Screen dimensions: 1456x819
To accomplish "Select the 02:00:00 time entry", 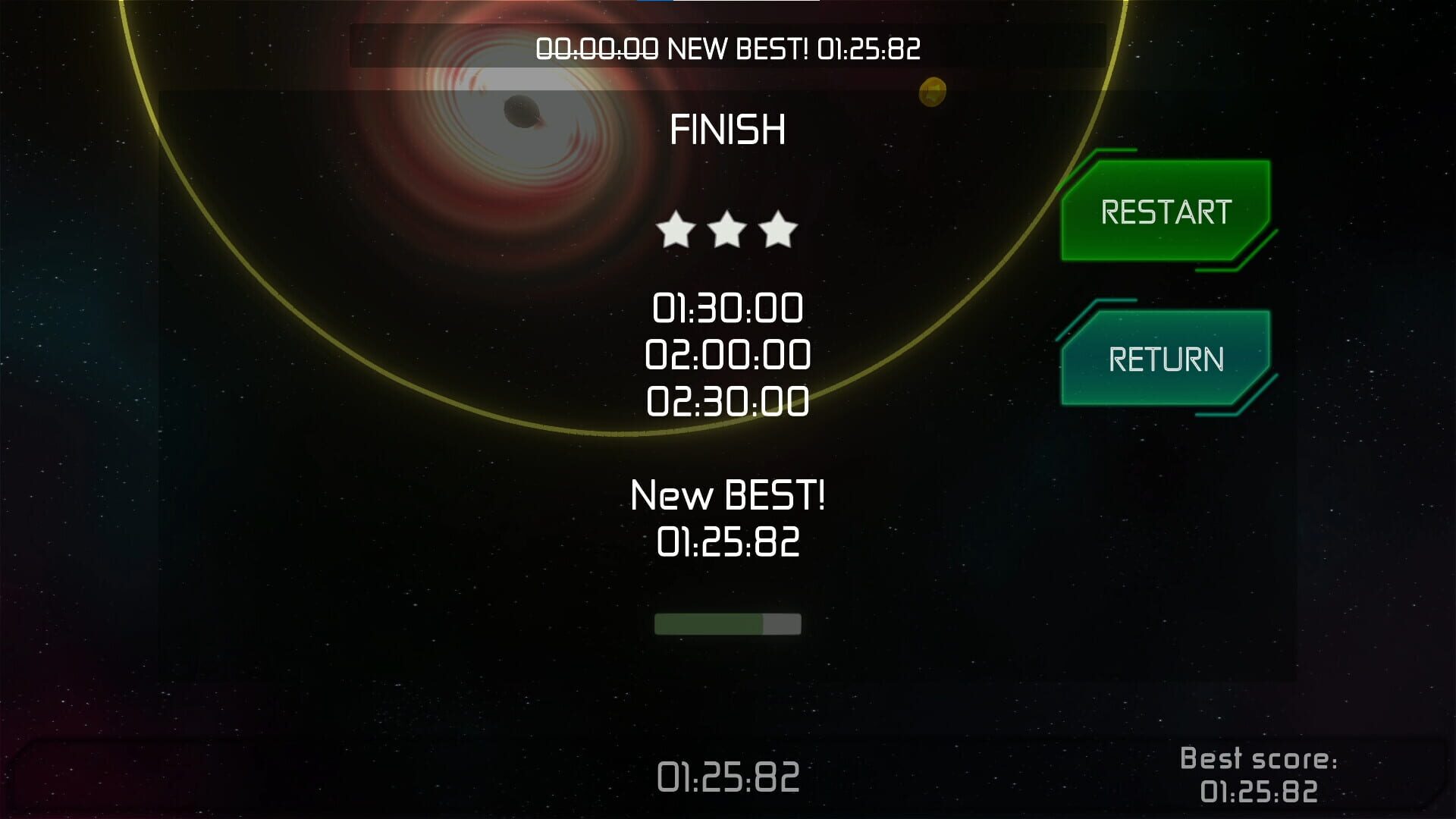I will 726,353.
